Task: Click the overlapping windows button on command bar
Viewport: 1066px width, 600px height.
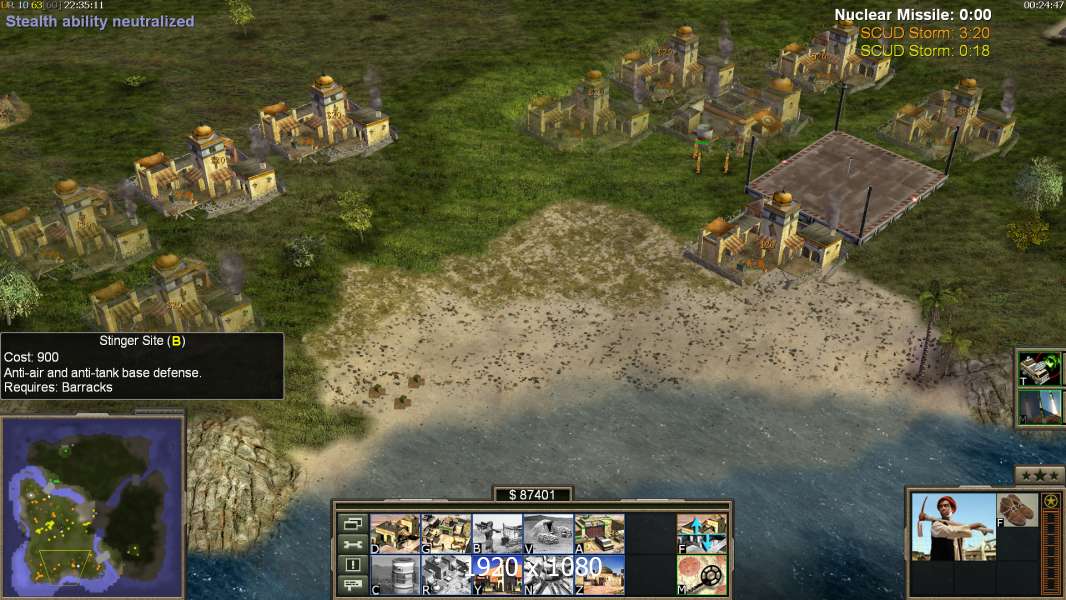Action: click(351, 523)
